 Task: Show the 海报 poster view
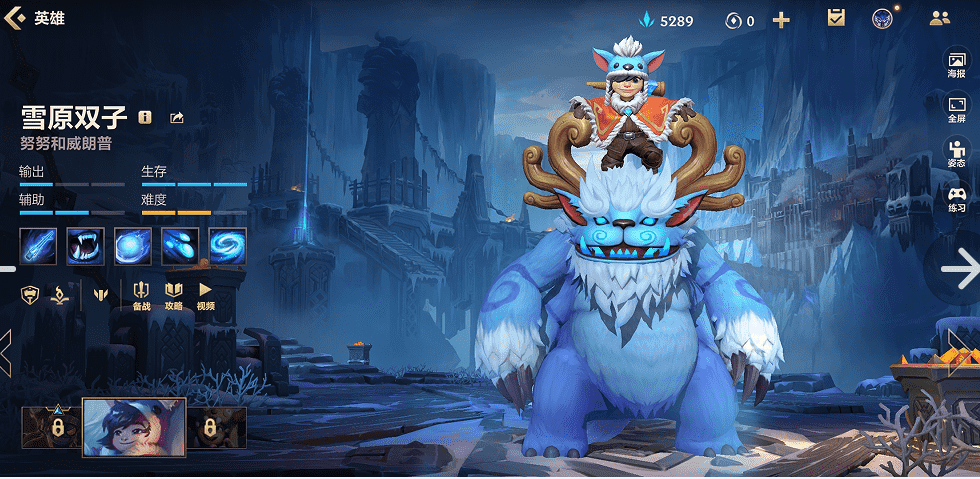point(956,66)
